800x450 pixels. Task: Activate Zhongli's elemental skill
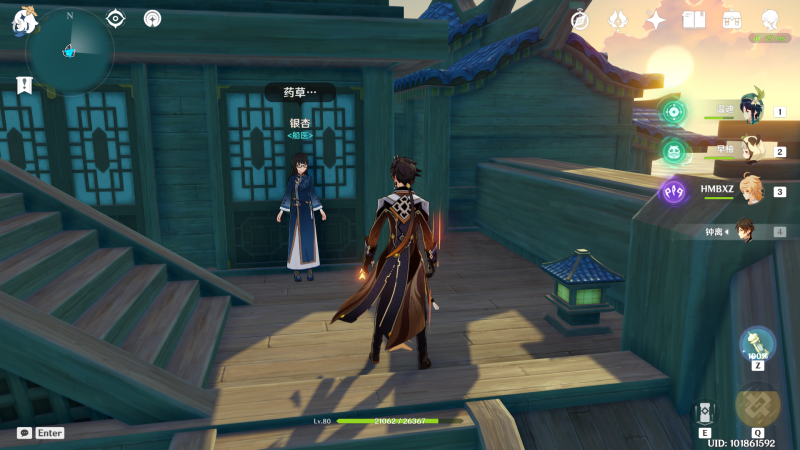pos(706,412)
